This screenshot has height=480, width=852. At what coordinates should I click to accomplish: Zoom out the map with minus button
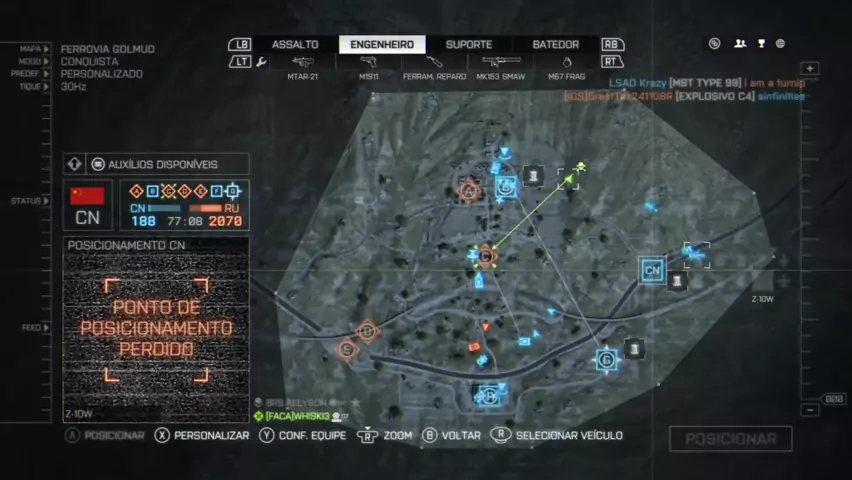[810, 410]
